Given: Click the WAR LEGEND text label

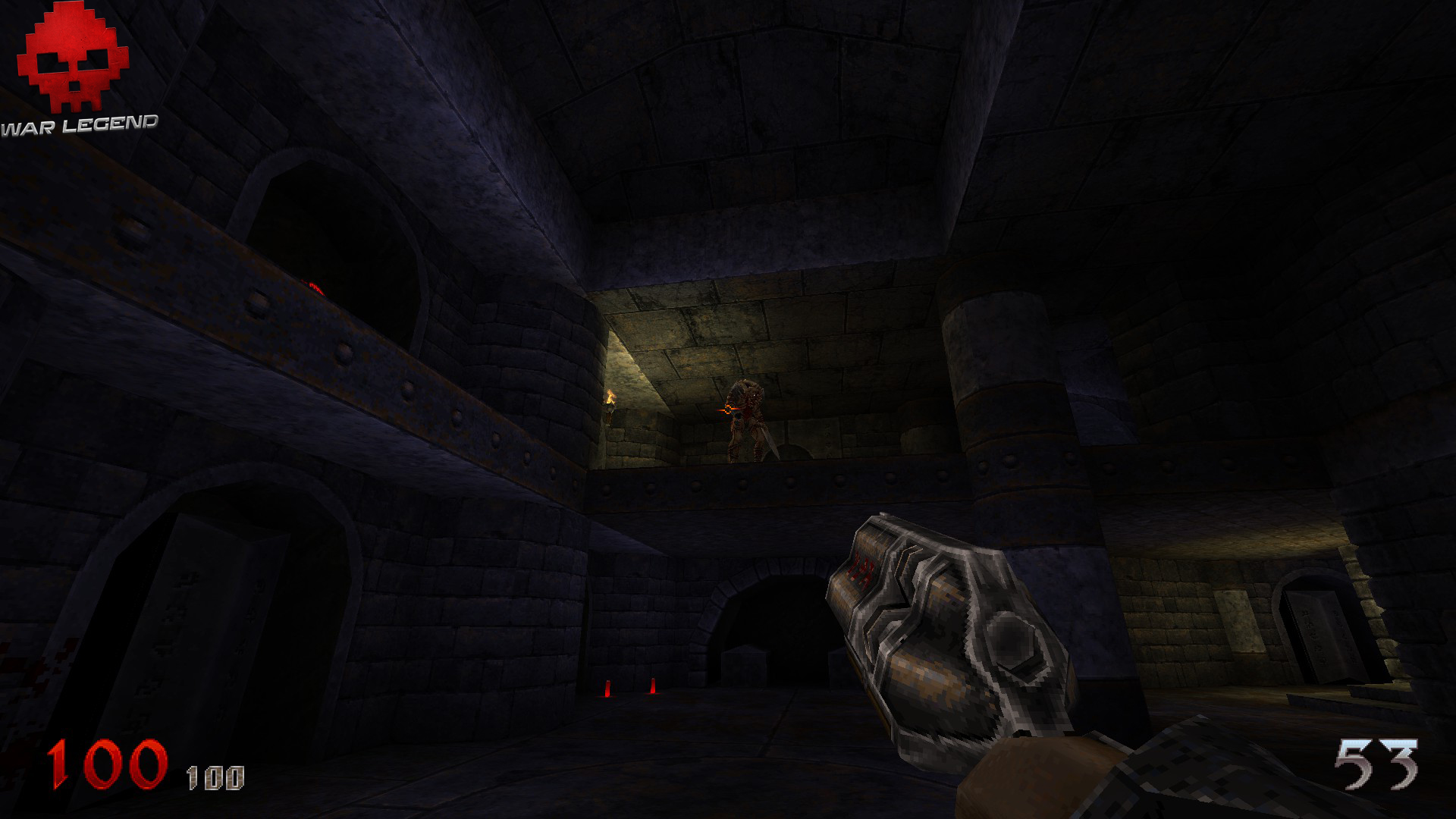Looking at the screenshot, I should (x=80, y=121).
